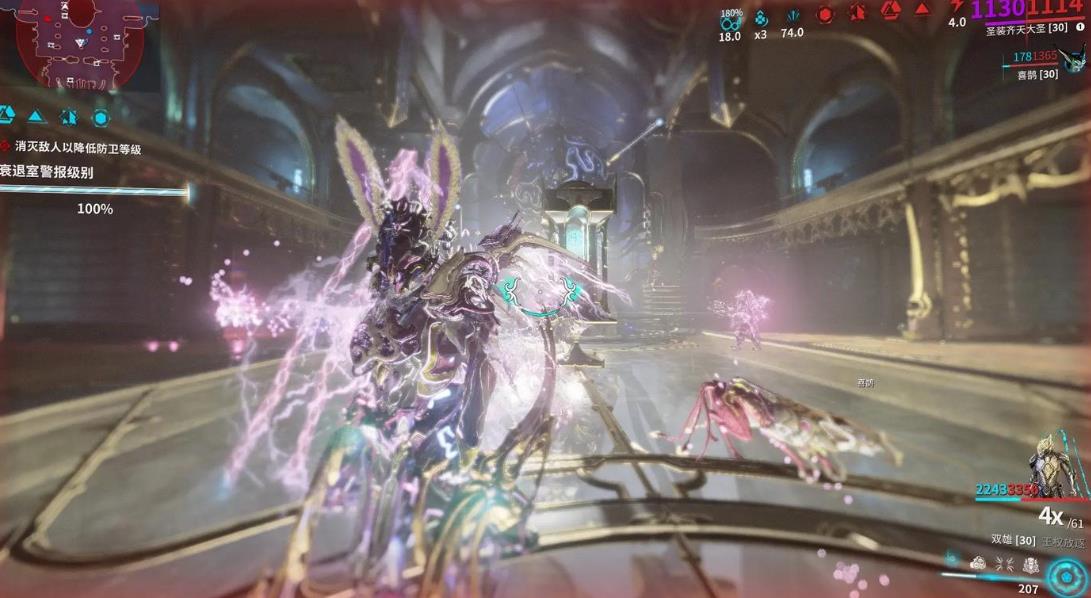Image resolution: width=1091 pixels, height=598 pixels.
Task: Click the lightning bolt energy icon
Action: pos(956,8)
